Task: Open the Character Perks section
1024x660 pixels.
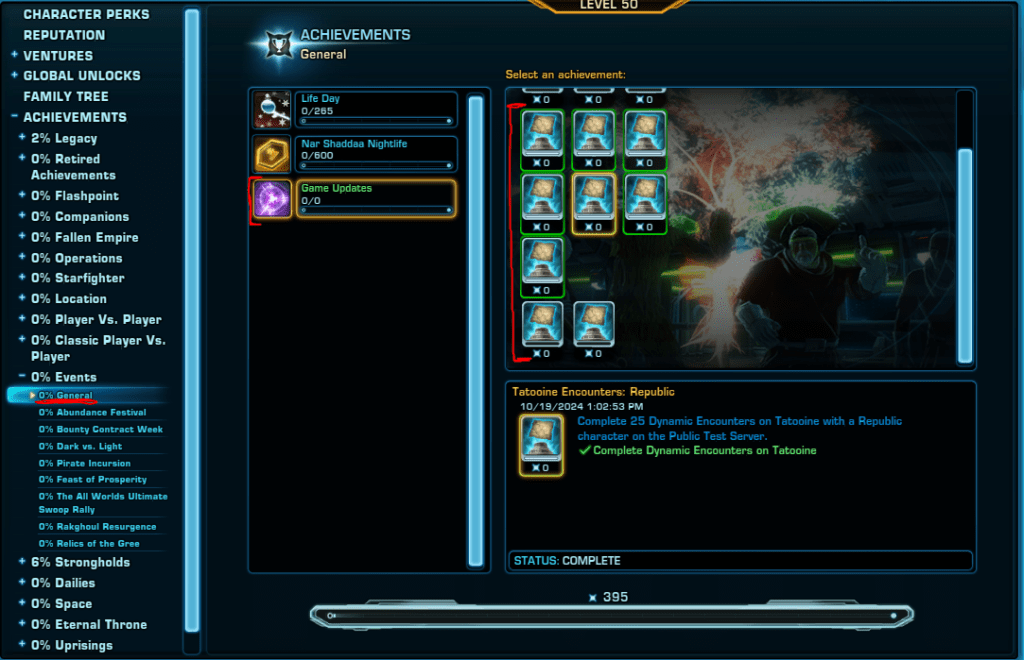Action: click(86, 14)
